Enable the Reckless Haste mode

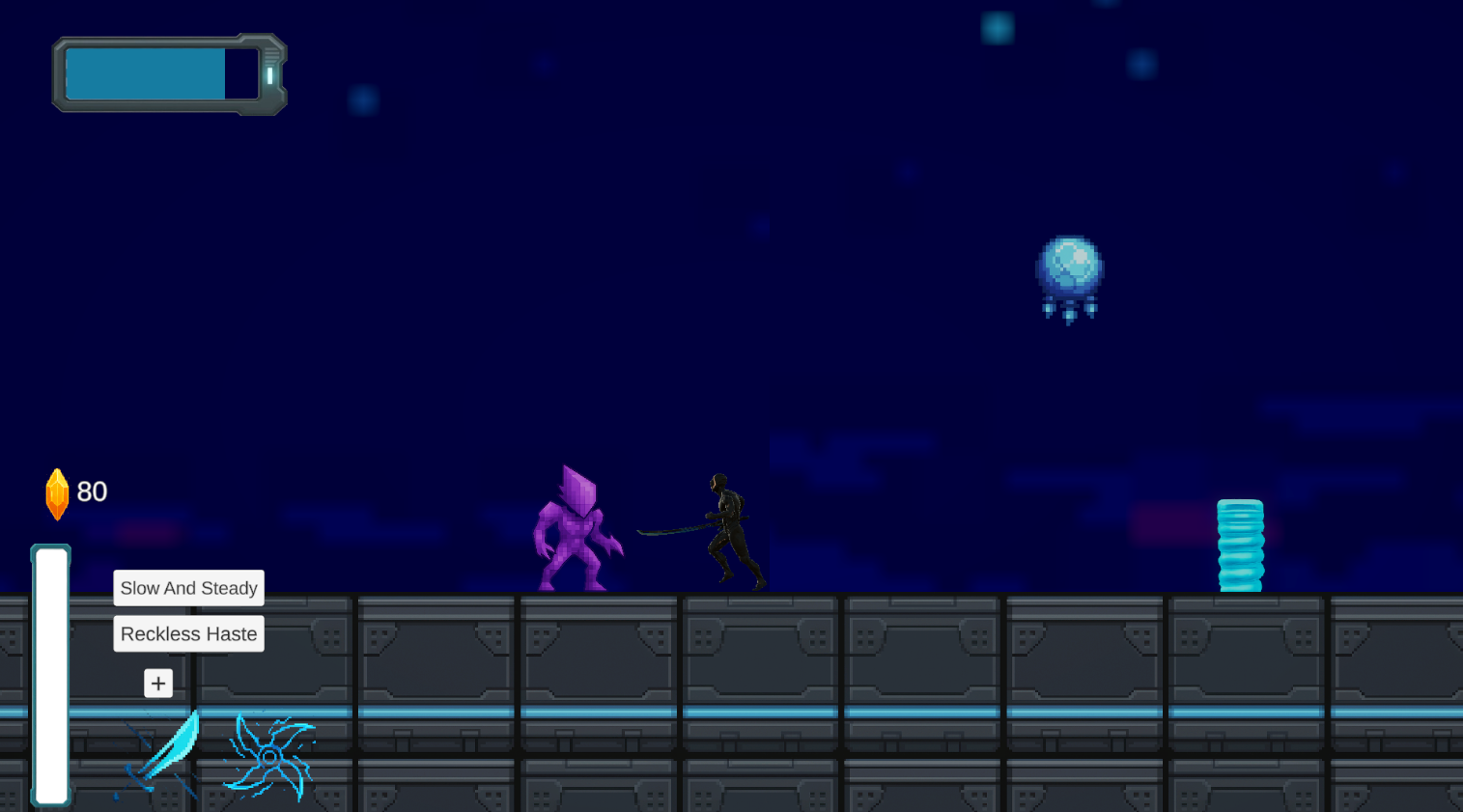187,633
